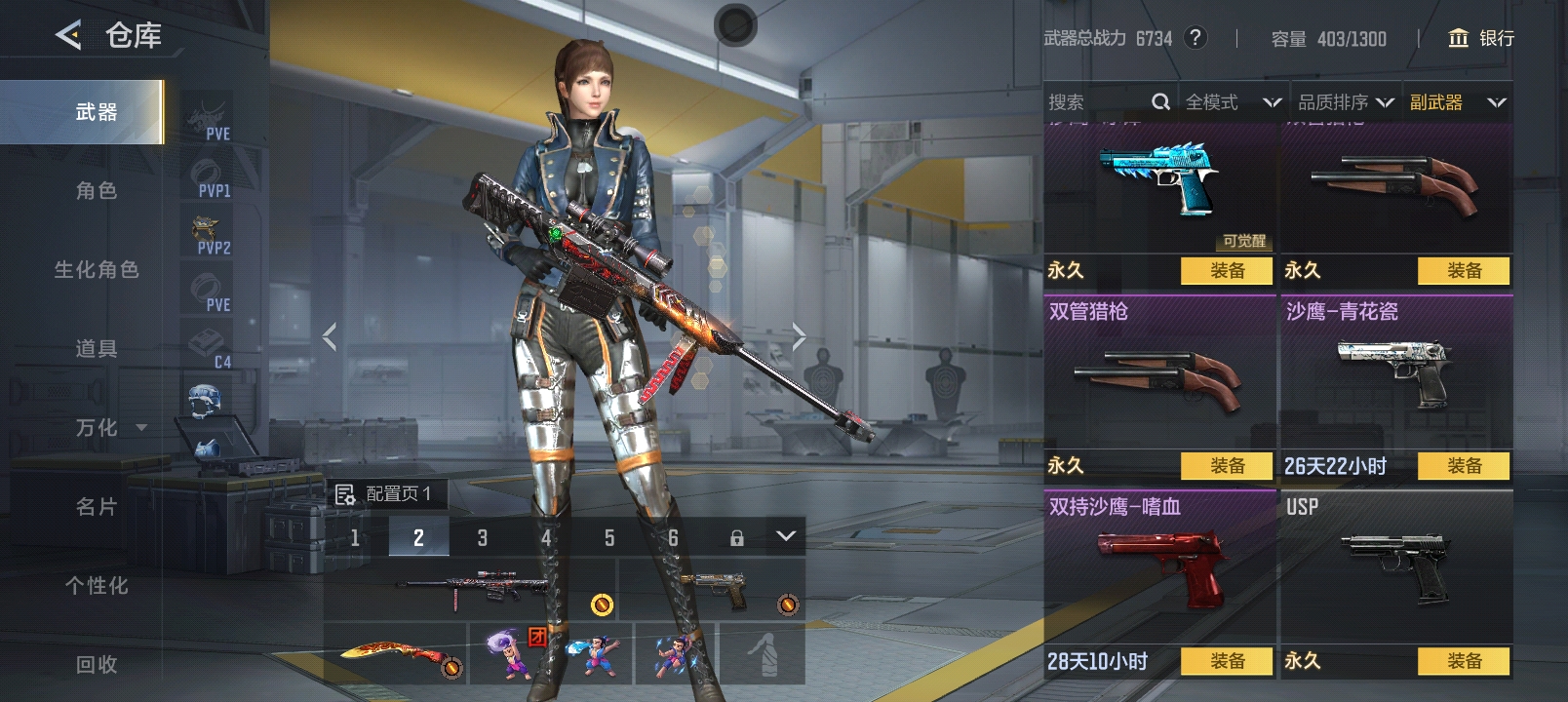Viewport: 1568px width, 702px height.
Task: Open the 生化角色 category tab
Action: click(96, 270)
